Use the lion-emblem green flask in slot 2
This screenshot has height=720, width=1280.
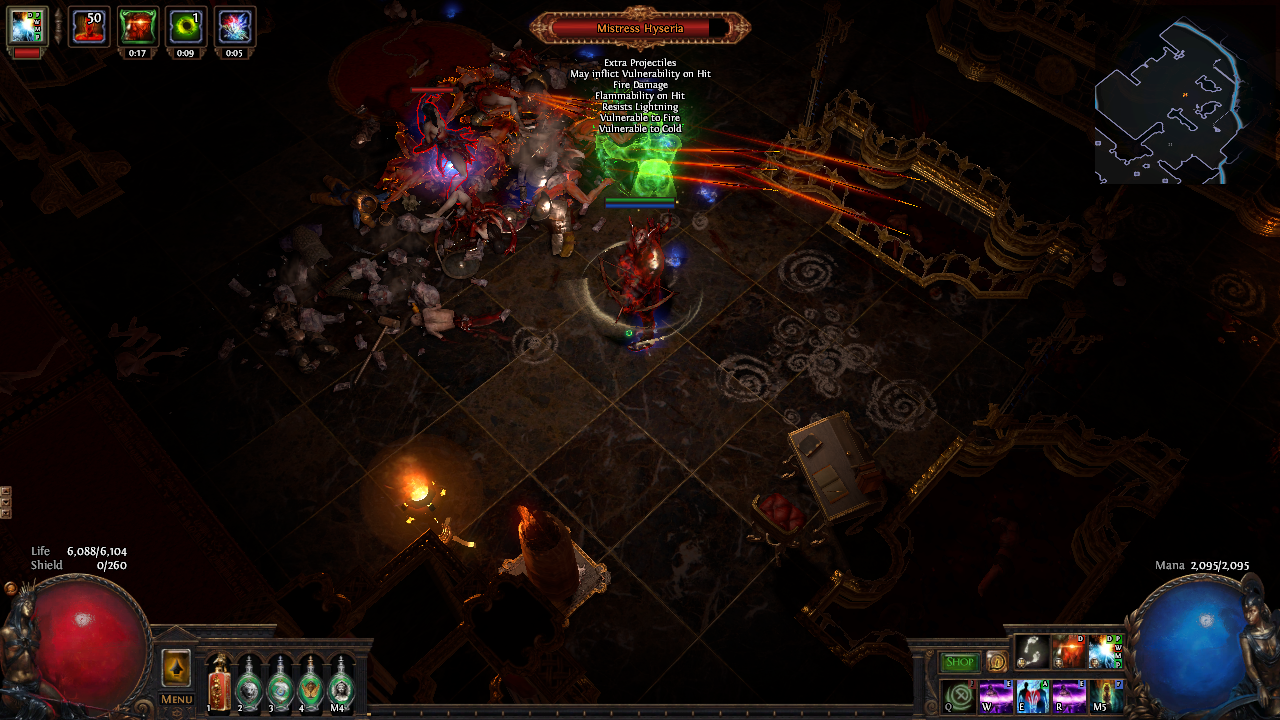[x=248, y=685]
